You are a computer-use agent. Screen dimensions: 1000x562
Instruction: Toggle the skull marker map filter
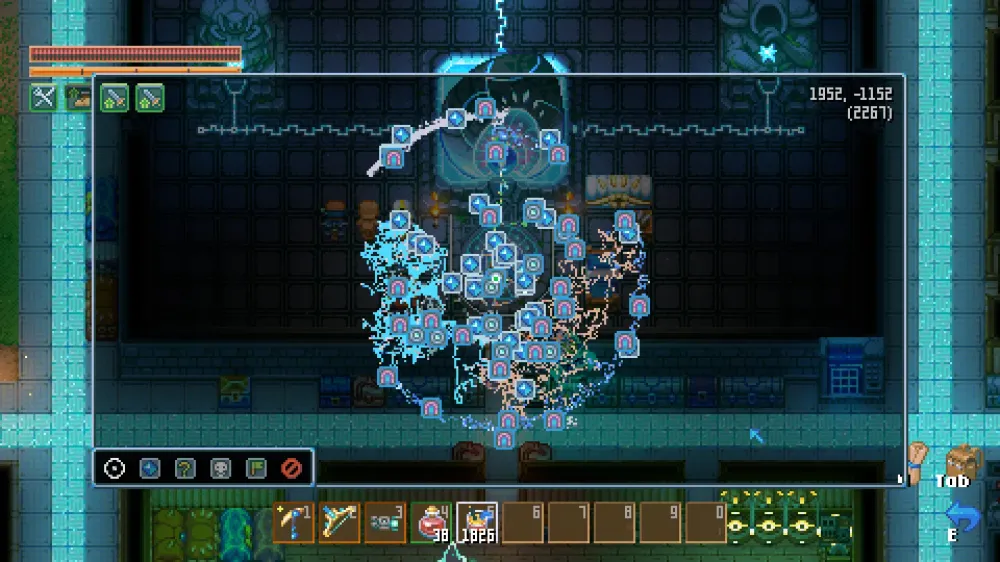pos(220,468)
